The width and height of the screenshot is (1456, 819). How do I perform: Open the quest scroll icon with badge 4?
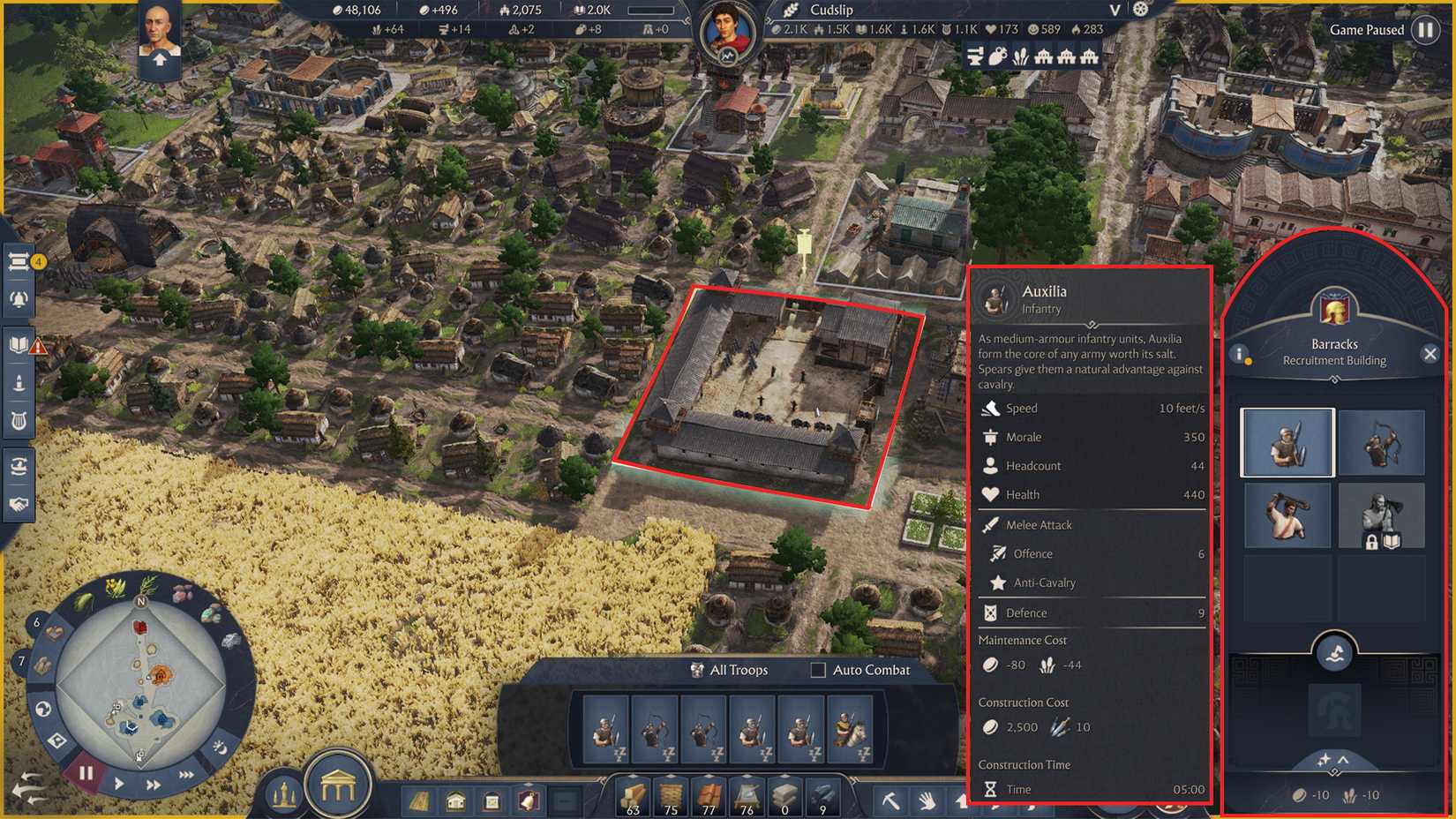pos(19,260)
